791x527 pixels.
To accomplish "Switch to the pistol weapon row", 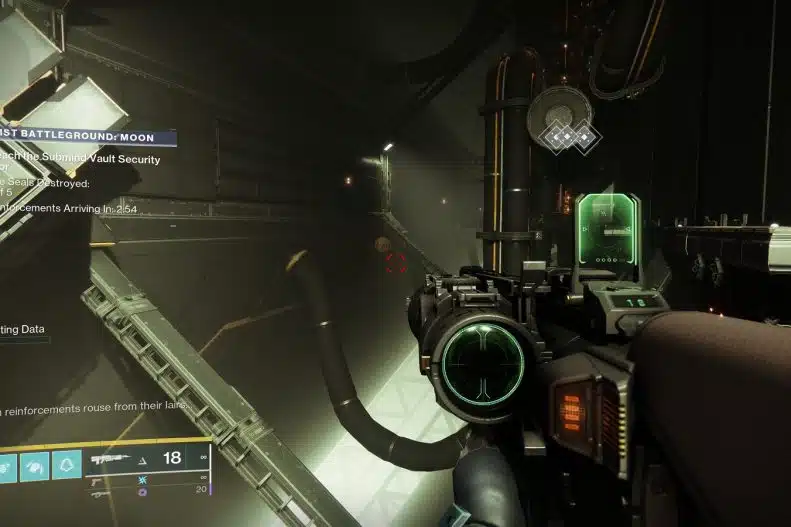I will click(100, 480).
